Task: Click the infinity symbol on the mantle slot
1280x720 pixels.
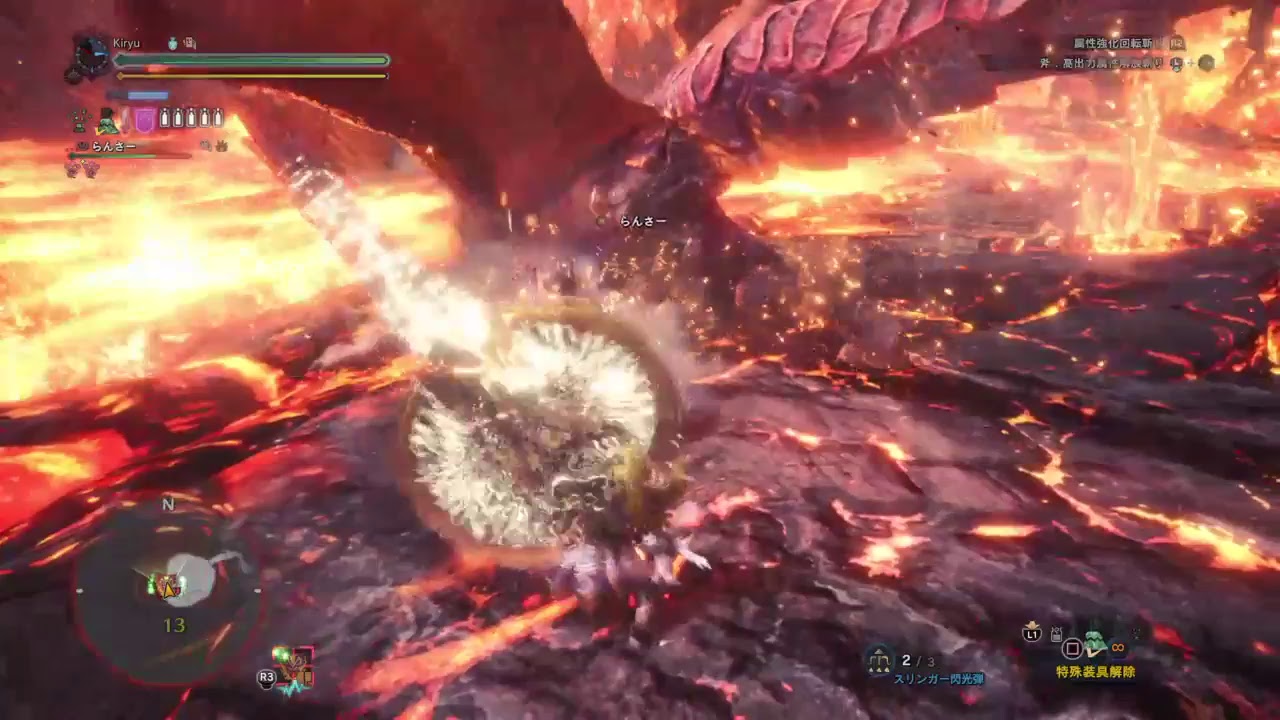Action: (1118, 647)
